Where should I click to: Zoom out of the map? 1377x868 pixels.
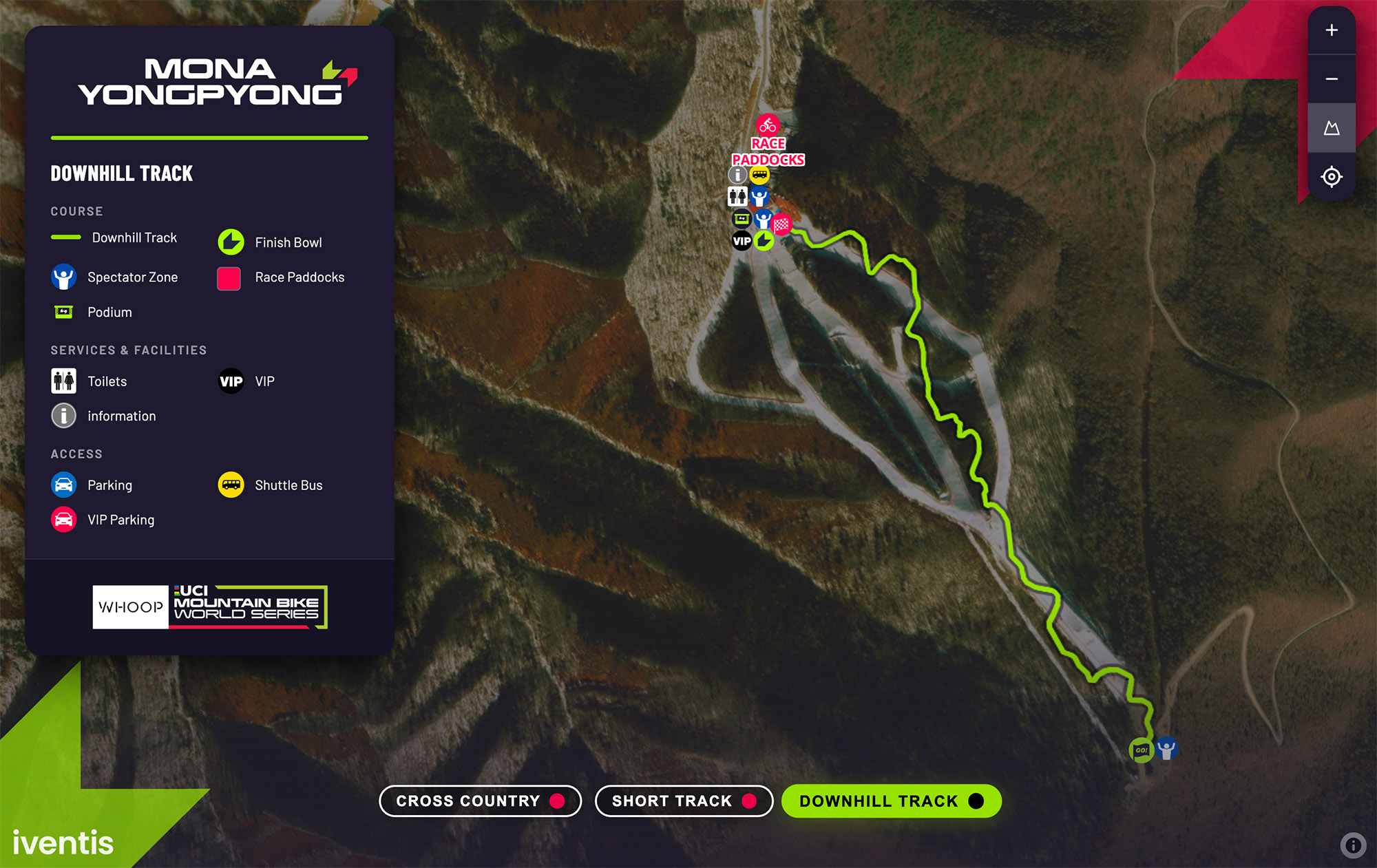pyautogui.click(x=1332, y=79)
